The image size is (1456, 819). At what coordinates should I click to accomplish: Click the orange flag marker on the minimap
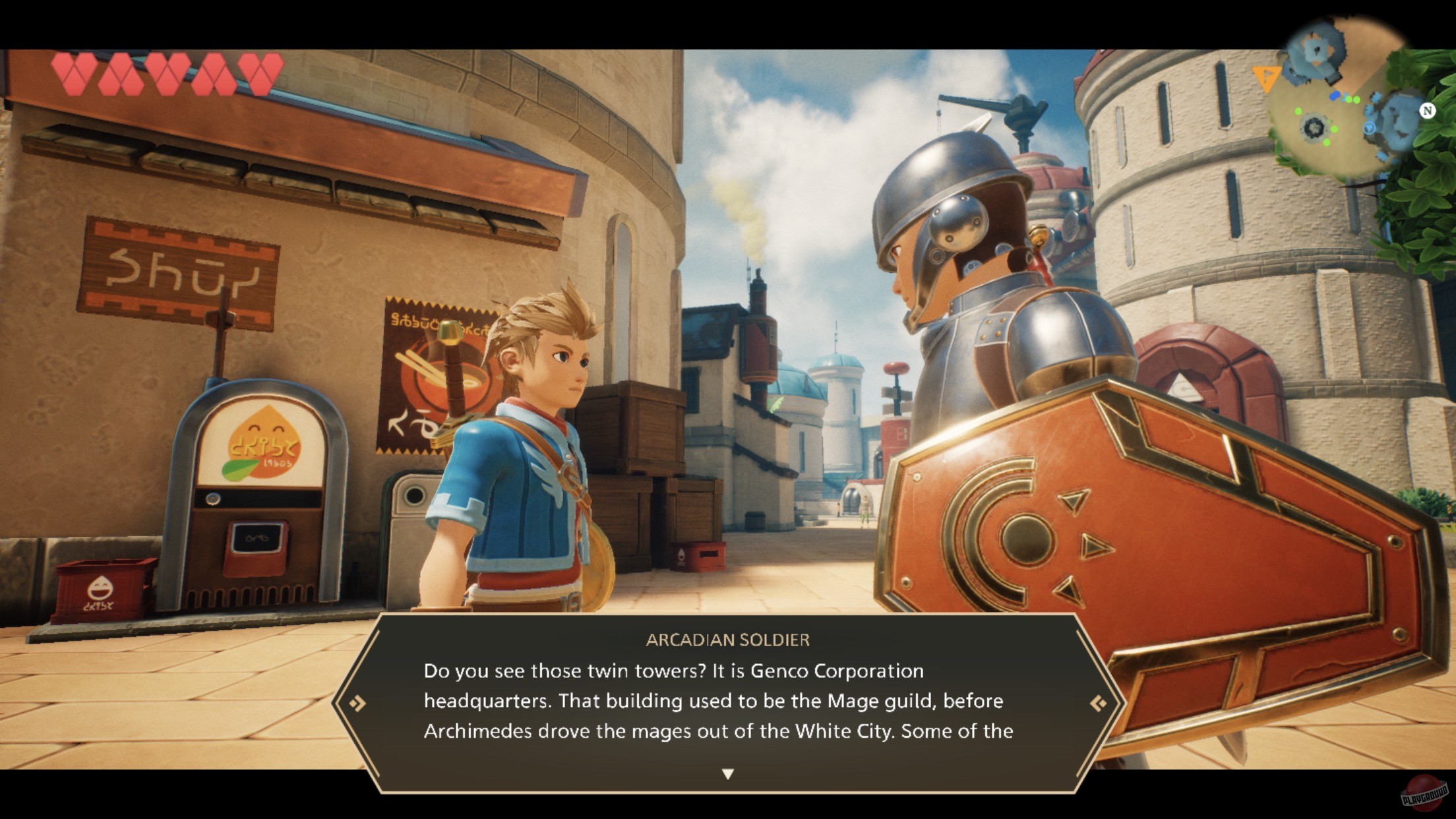(1265, 79)
